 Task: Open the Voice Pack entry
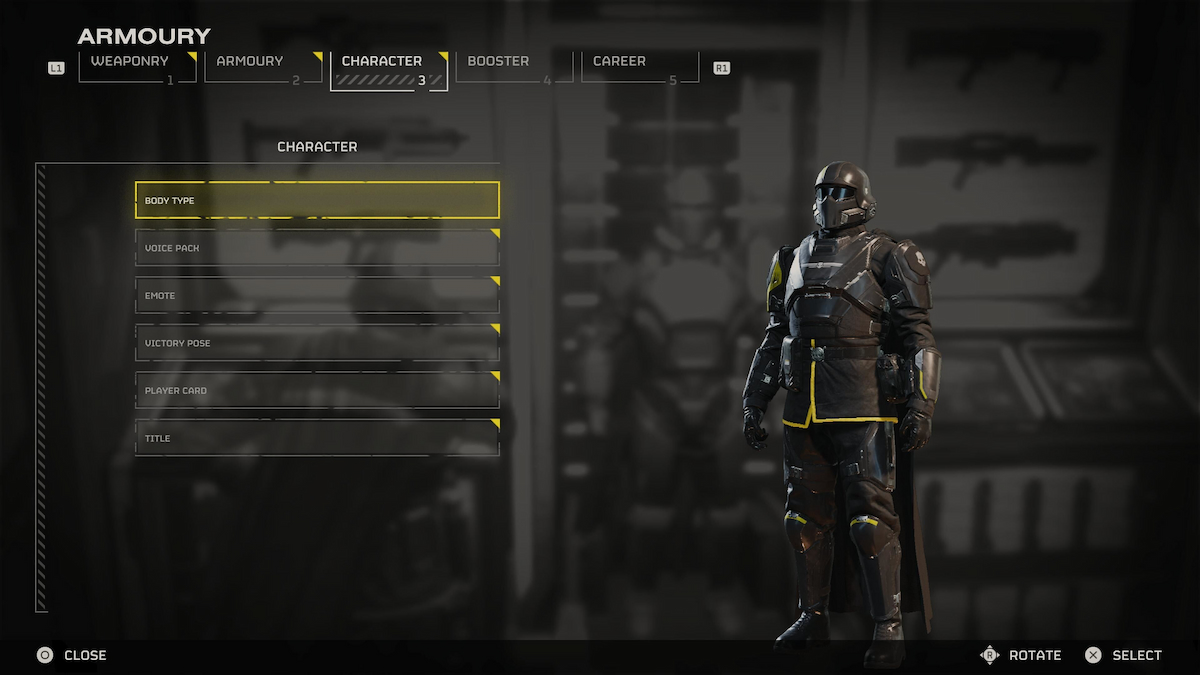(x=317, y=248)
